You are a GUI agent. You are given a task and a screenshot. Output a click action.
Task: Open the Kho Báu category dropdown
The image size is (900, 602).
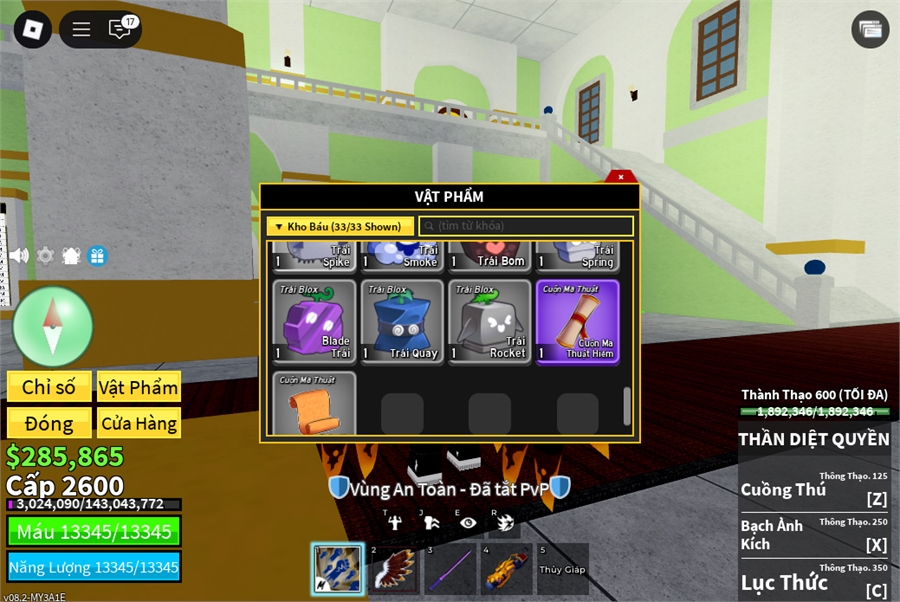point(340,227)
